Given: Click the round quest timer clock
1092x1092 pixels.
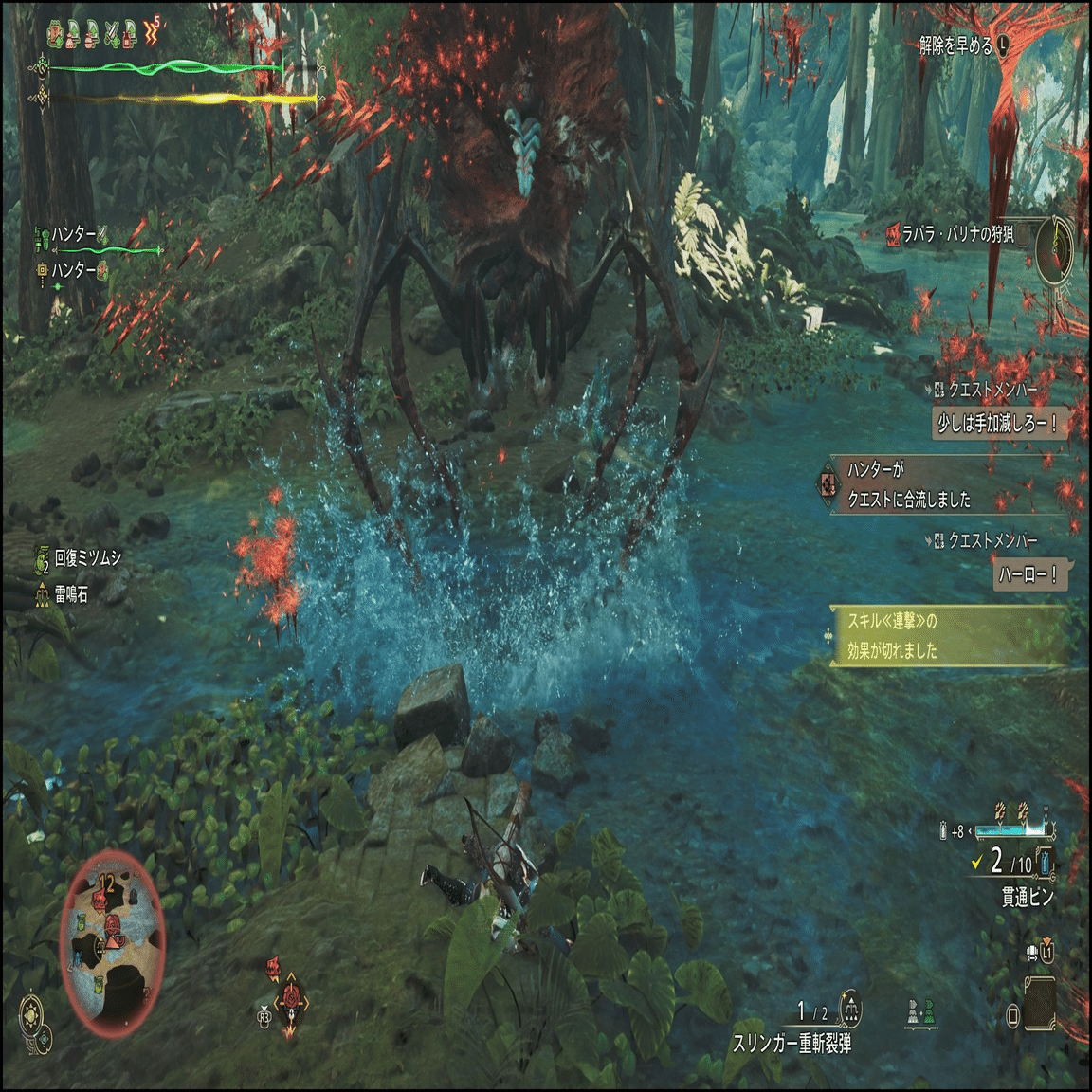Looking at the screenshot, I should point(1056,249).
